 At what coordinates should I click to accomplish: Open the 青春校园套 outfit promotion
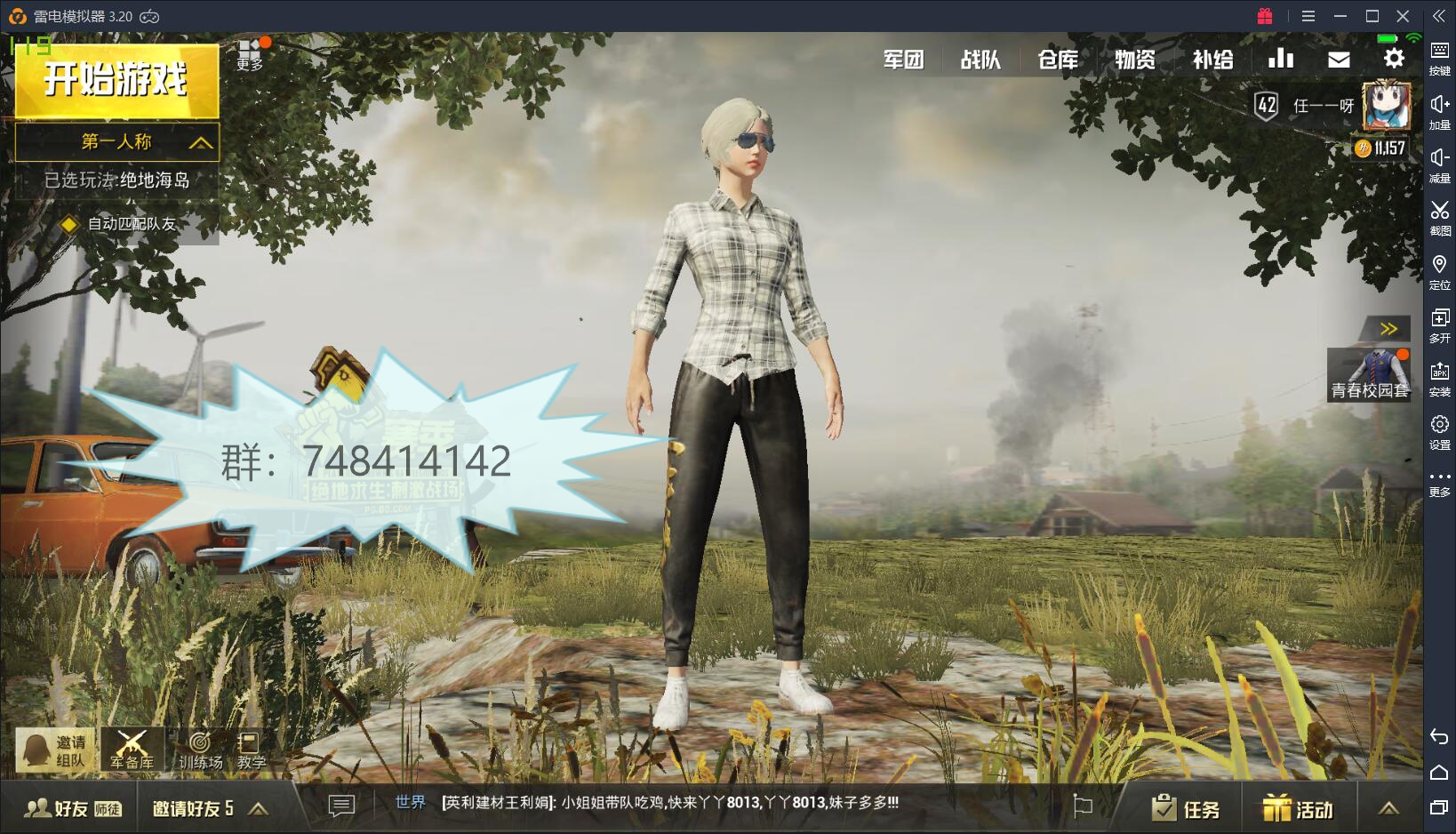click(x=1369, y=375)
